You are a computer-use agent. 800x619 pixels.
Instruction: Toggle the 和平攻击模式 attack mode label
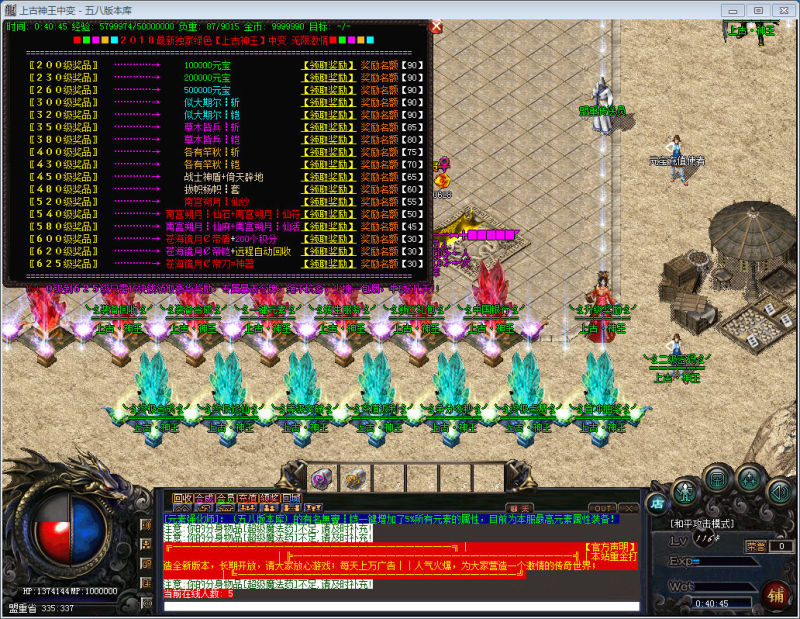704,523
